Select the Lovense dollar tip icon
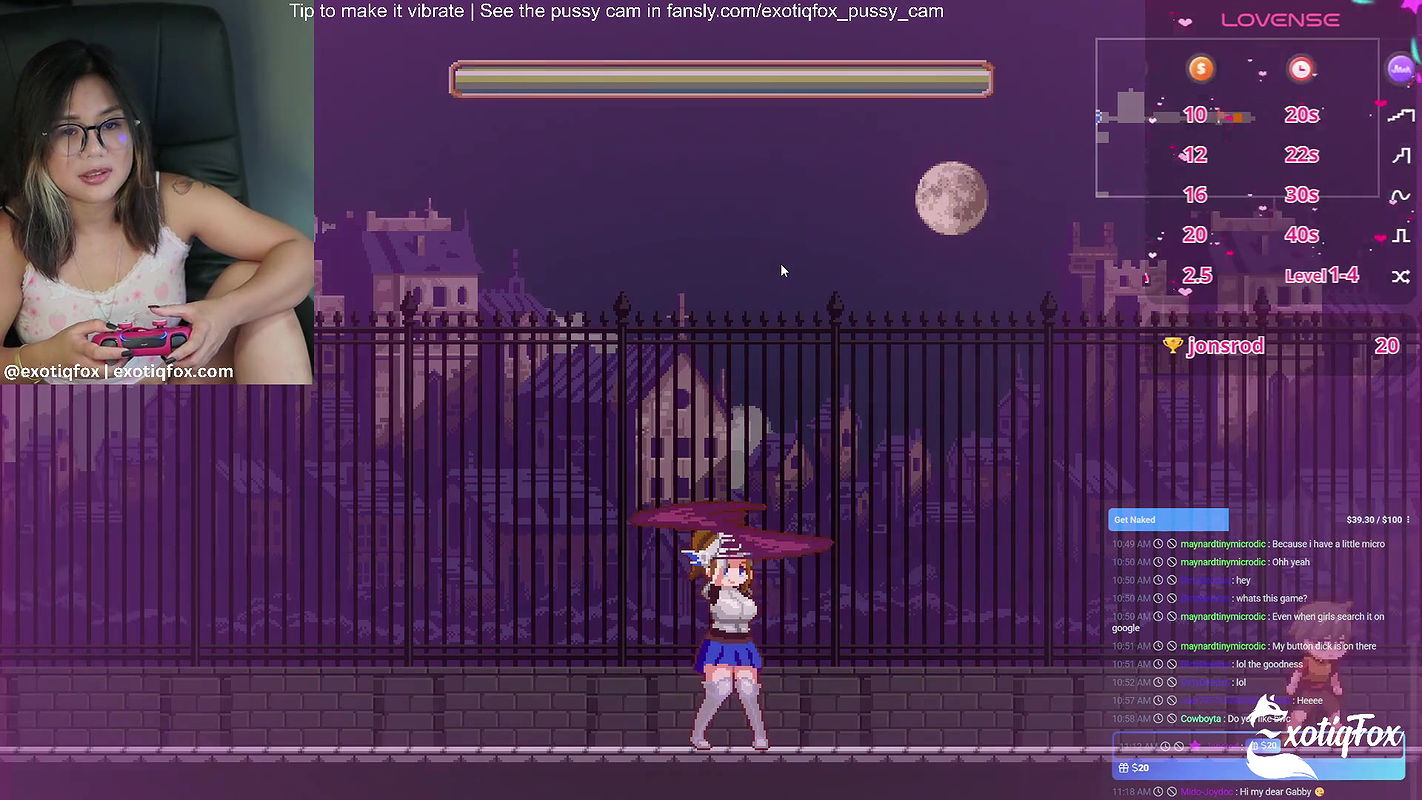Screen dimensions: 1422x800 [x=1200, y=68]
